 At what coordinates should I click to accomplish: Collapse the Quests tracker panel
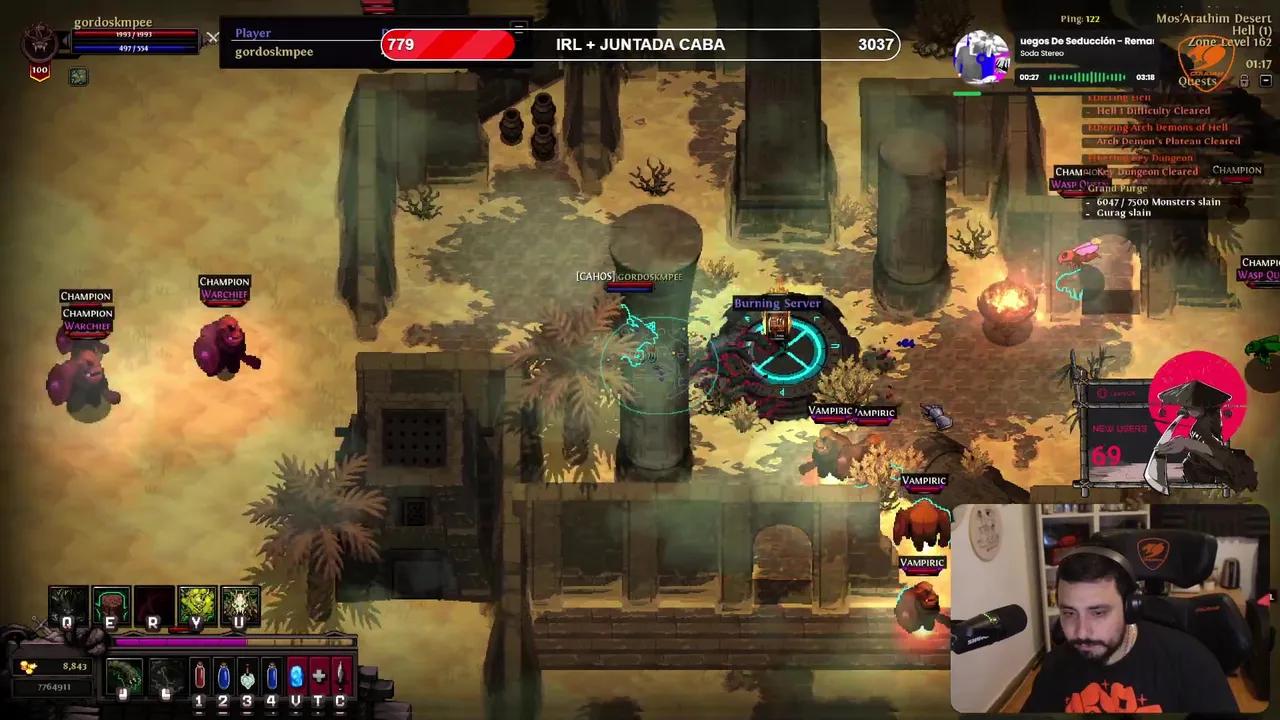tap(1265, 81)
